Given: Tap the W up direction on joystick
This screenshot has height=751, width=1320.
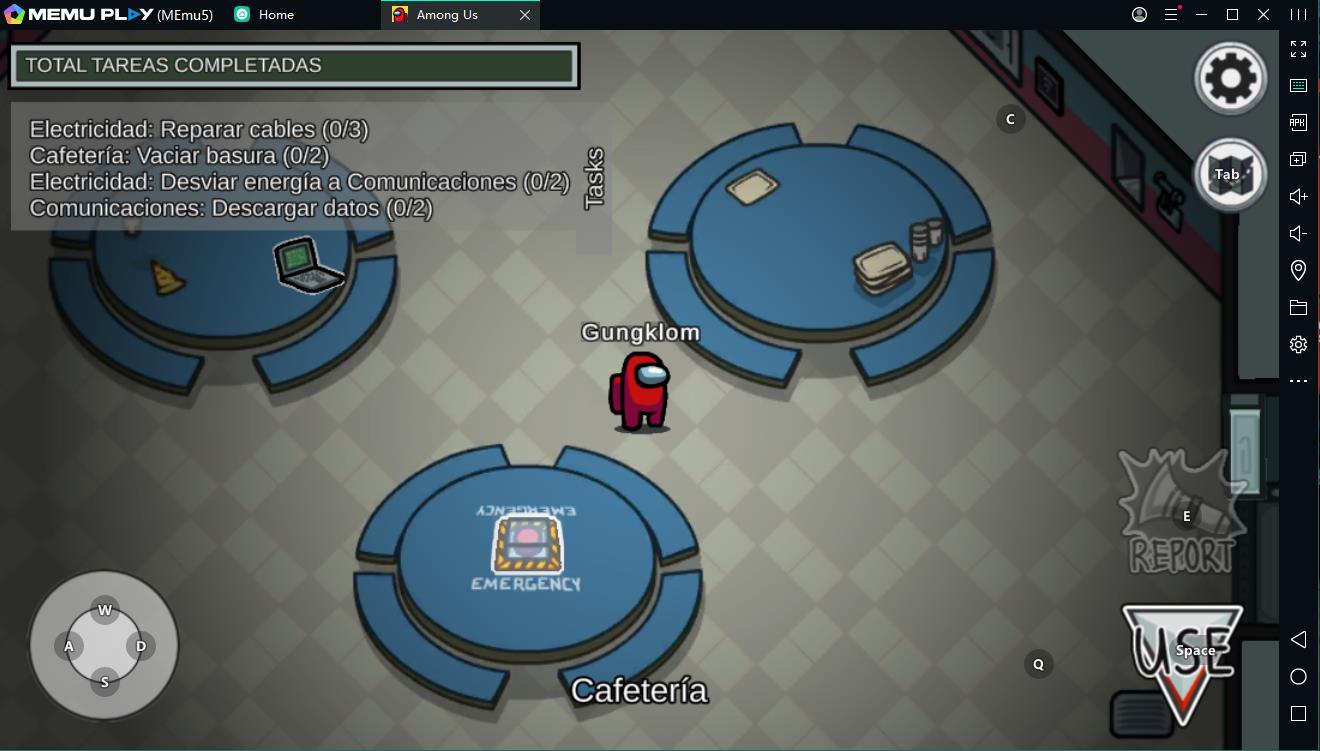Looking at the screenshot, I should pyautogui.click(x=105, y=611).
